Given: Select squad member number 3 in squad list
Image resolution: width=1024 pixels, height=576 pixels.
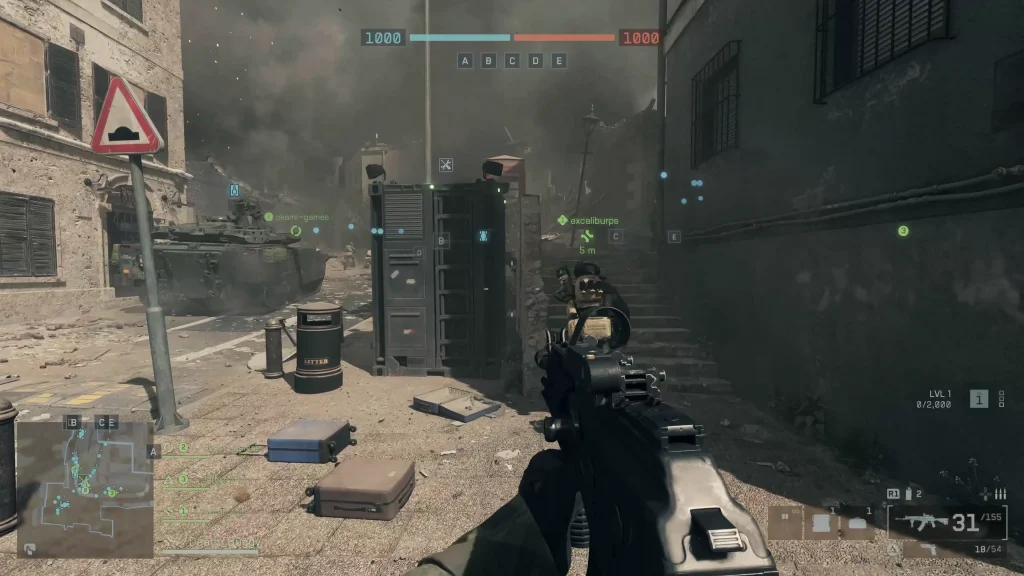Looking at the screenshot, I should click(x=184, y=479).
